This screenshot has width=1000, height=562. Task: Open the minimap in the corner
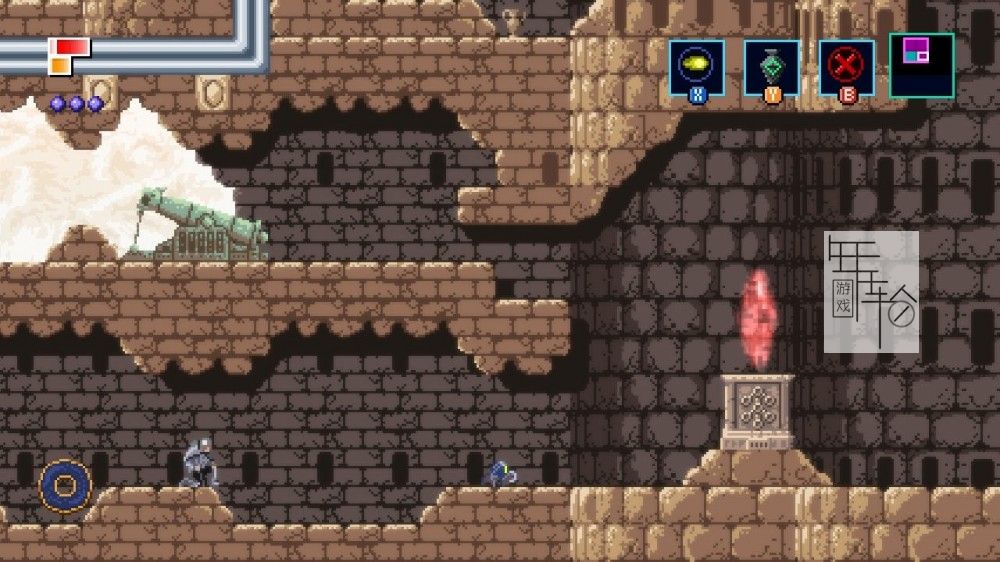[x=921, y=65]
